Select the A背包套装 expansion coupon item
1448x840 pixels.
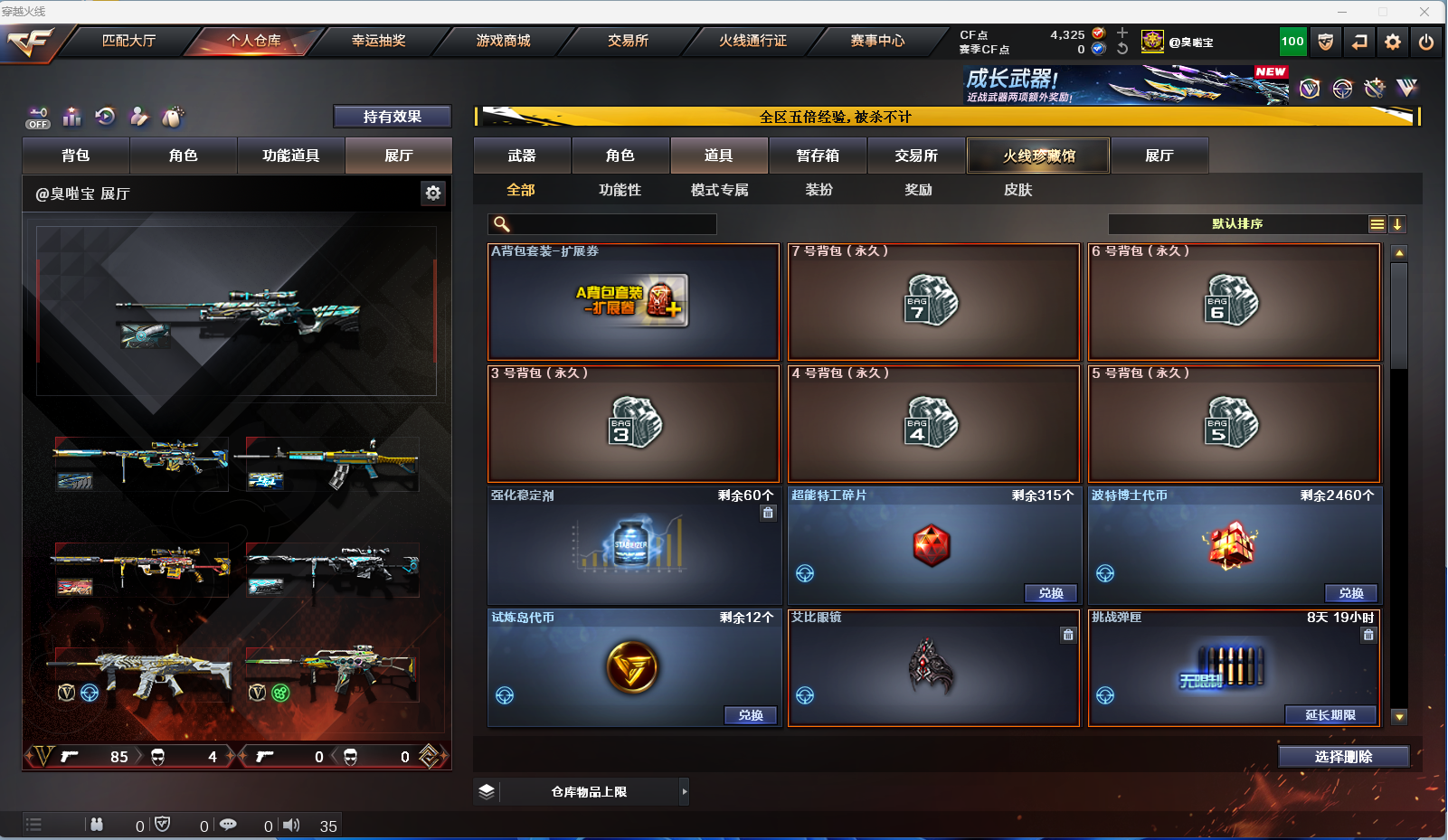[x=633, y=302]
